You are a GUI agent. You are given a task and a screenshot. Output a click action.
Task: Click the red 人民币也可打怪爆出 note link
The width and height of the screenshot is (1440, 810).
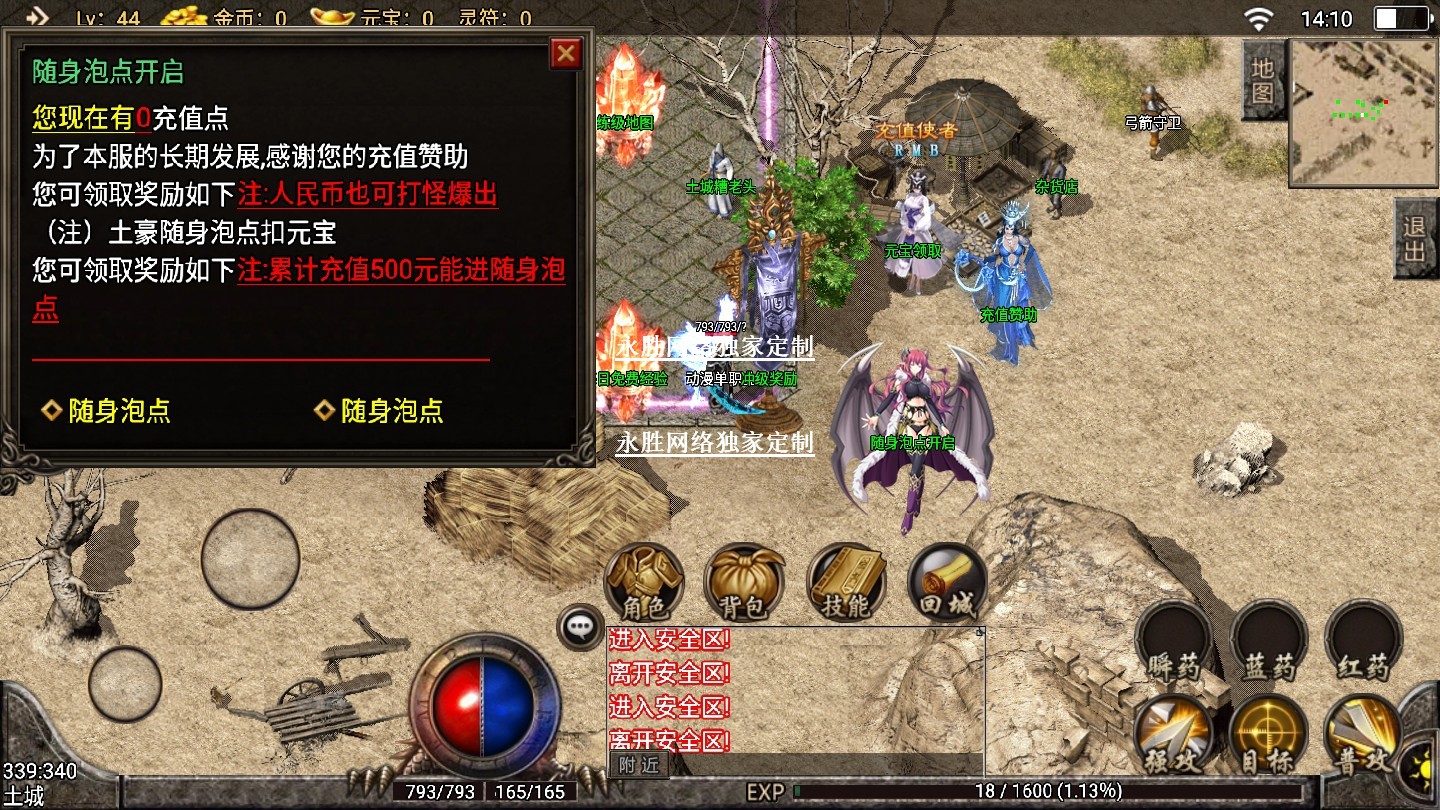coord(367,193)
